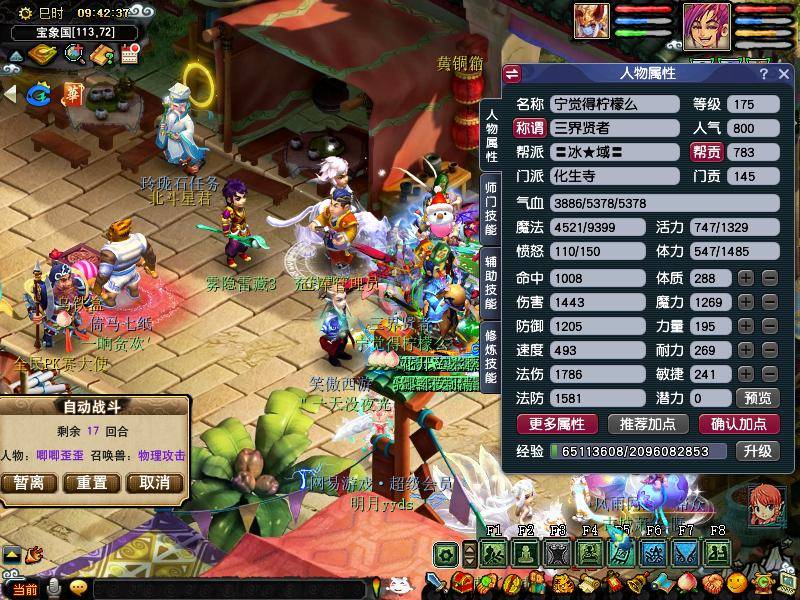The width and height of the screenshot is (800, 600).
Task: Activate the F1 skill shortcut
Action: [x=493, y=553]
